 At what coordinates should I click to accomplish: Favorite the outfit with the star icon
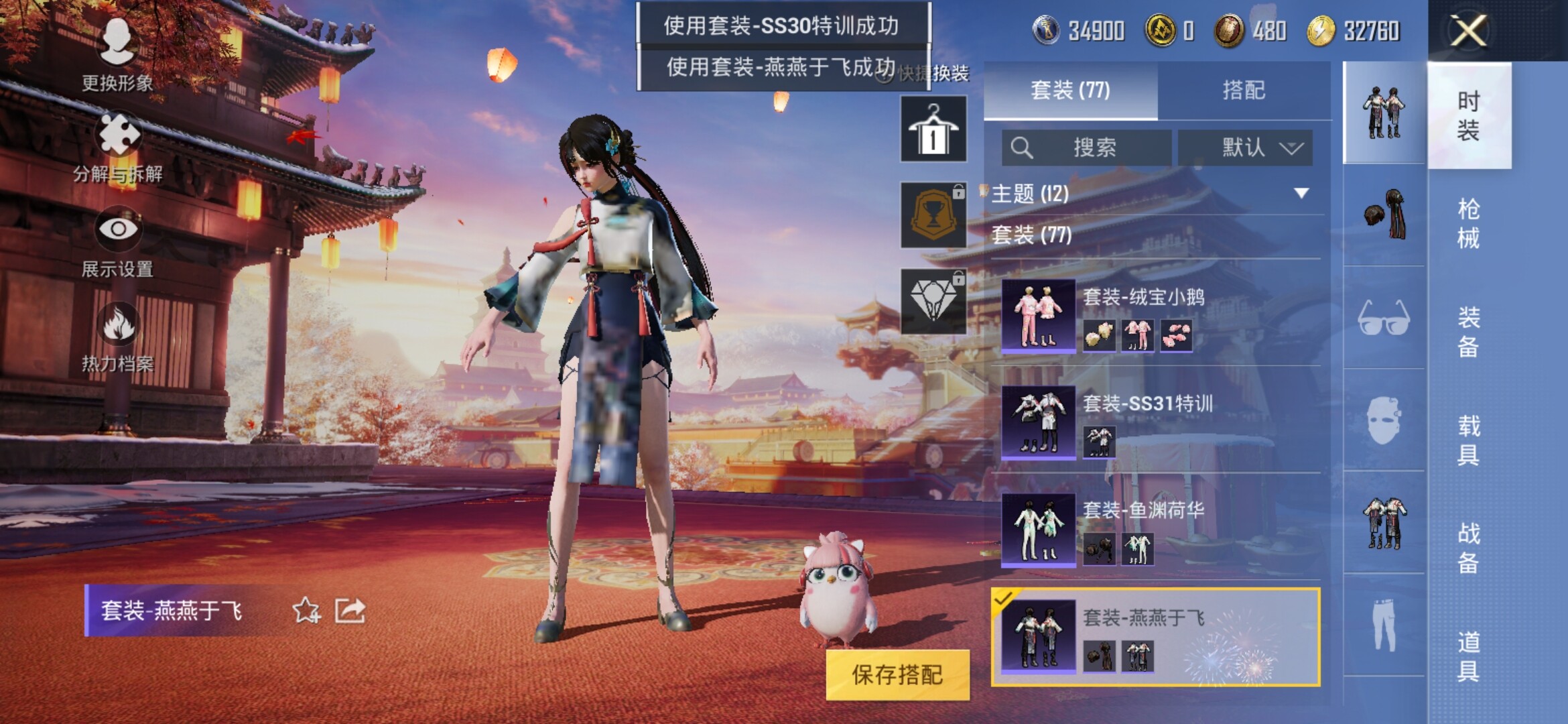(x=306, y=610)
